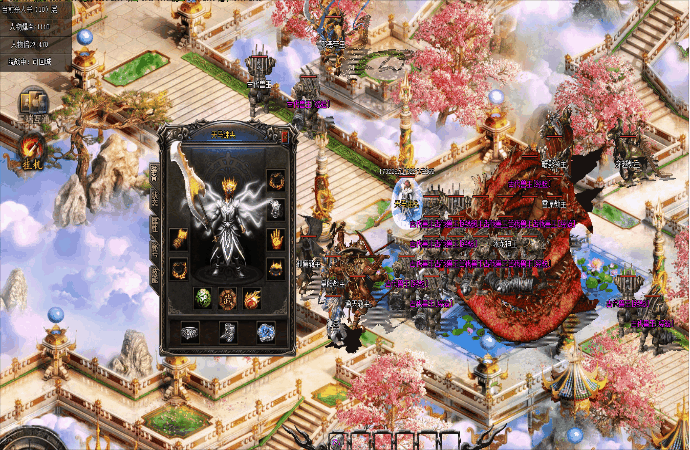Select the silver belt equipment slot

click(x=190, y=333)
